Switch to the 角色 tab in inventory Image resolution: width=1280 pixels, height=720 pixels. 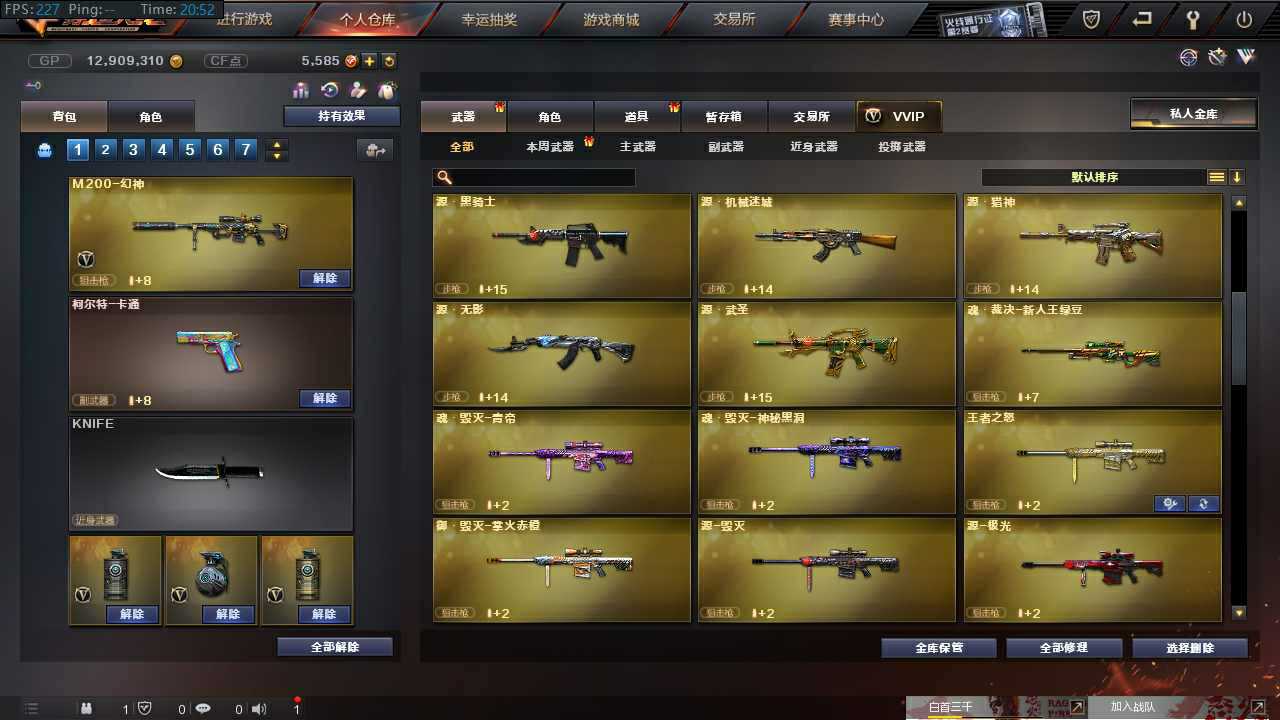pyautogui.click(x=152, y=116)
